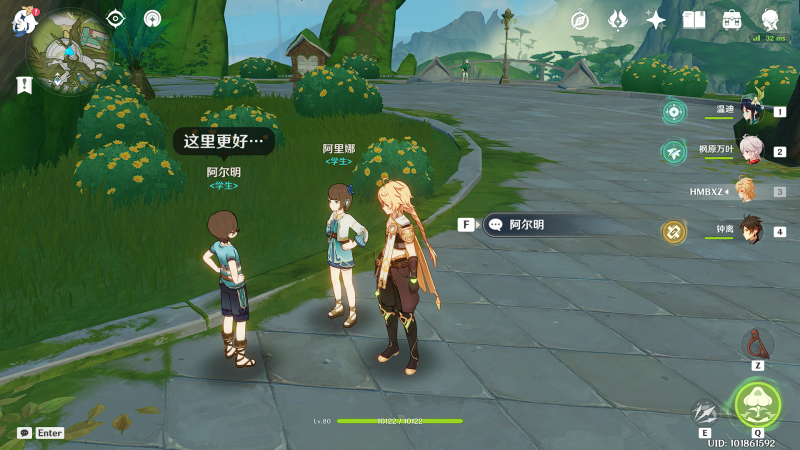Screen dimensions: 800x450
Task: Activate the green elemental burst icon
Action: pos(756,404)
